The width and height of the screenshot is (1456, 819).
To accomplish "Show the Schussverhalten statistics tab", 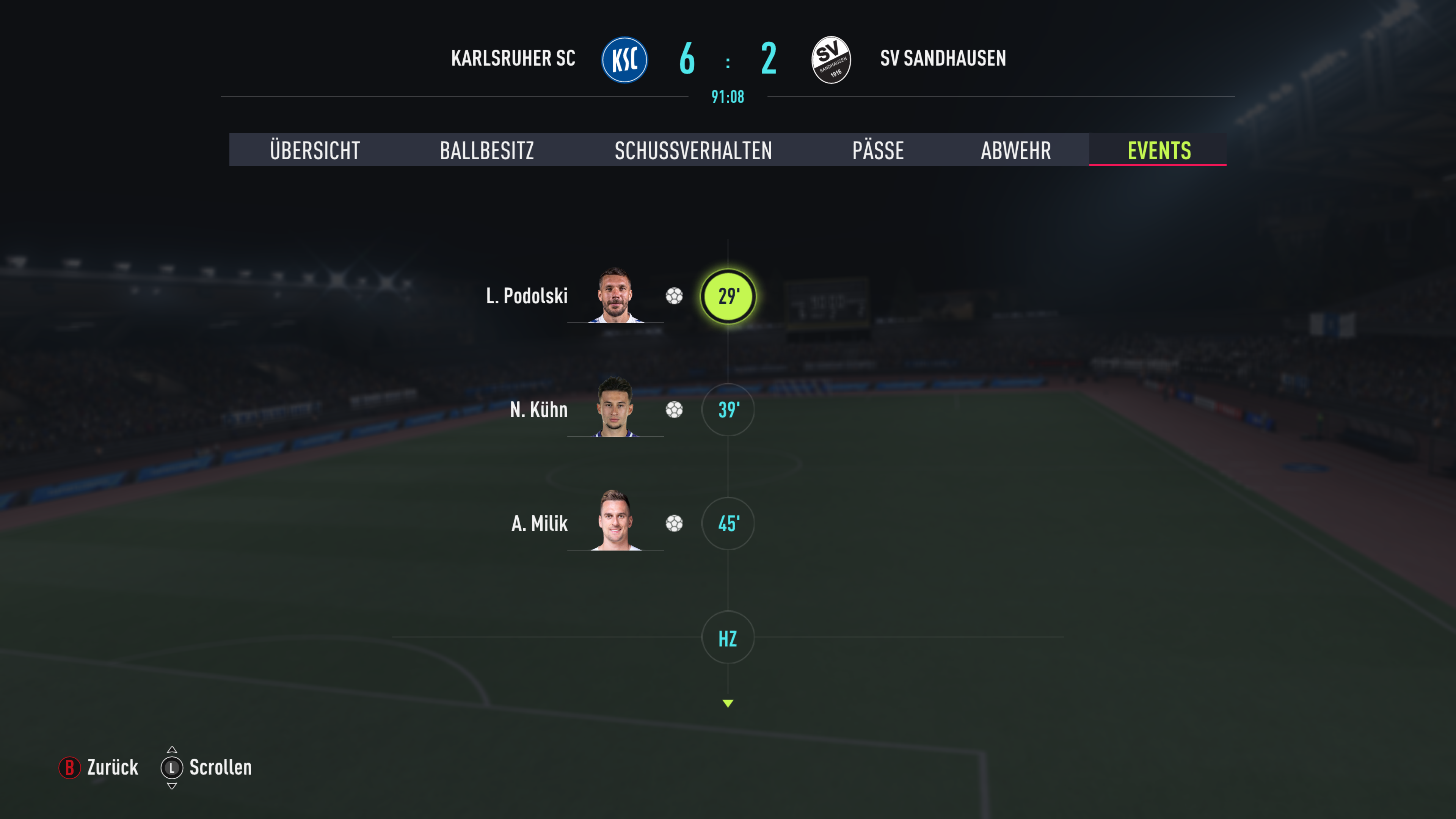I will (x=693, y=151).
